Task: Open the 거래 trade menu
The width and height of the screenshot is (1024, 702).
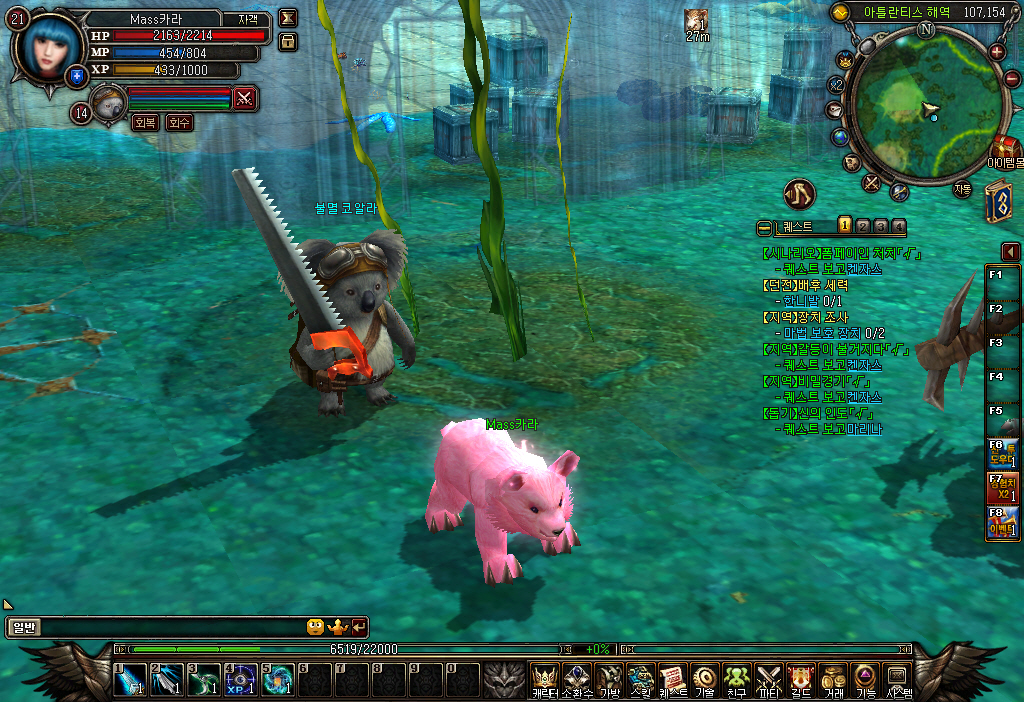Action: click(x=833, y=680)
